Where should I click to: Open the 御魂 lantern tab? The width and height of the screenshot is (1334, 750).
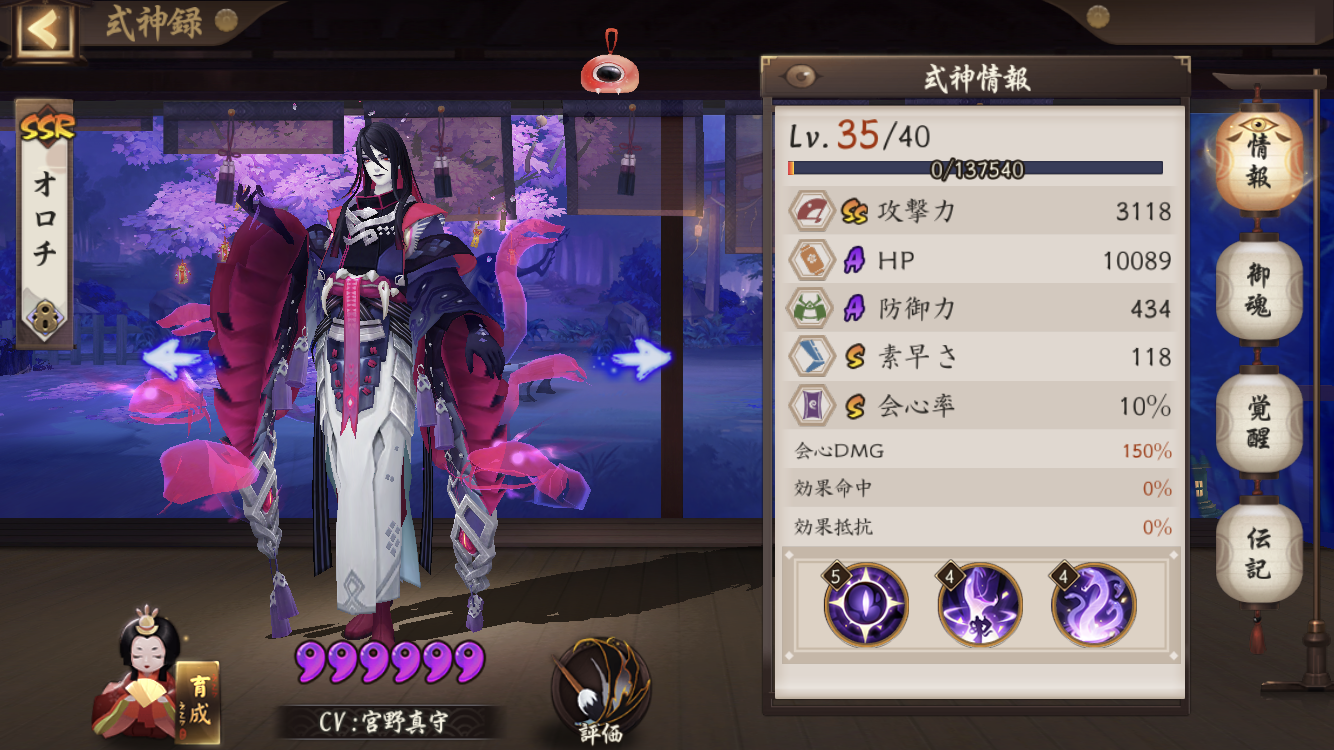1258,290
